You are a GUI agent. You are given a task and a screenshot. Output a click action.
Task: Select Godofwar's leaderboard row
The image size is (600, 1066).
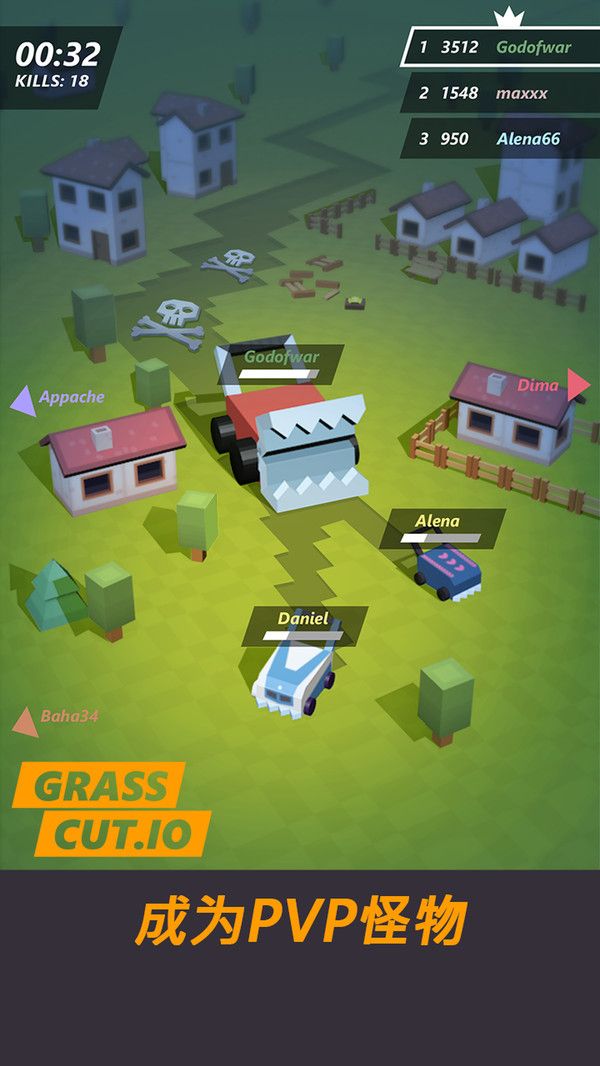point(500,47)
